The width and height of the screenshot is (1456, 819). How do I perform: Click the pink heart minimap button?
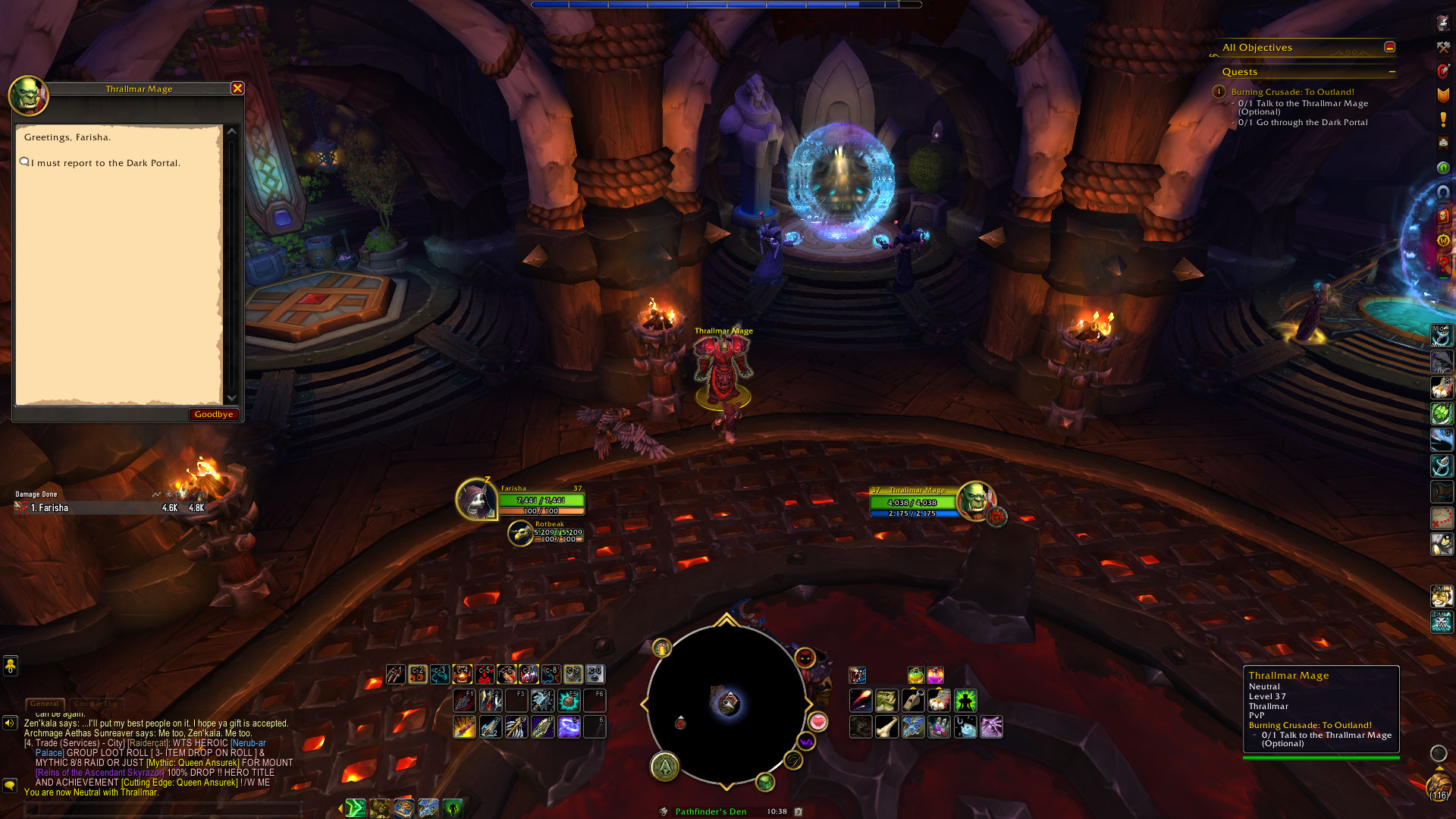click(x=817, y=721)
